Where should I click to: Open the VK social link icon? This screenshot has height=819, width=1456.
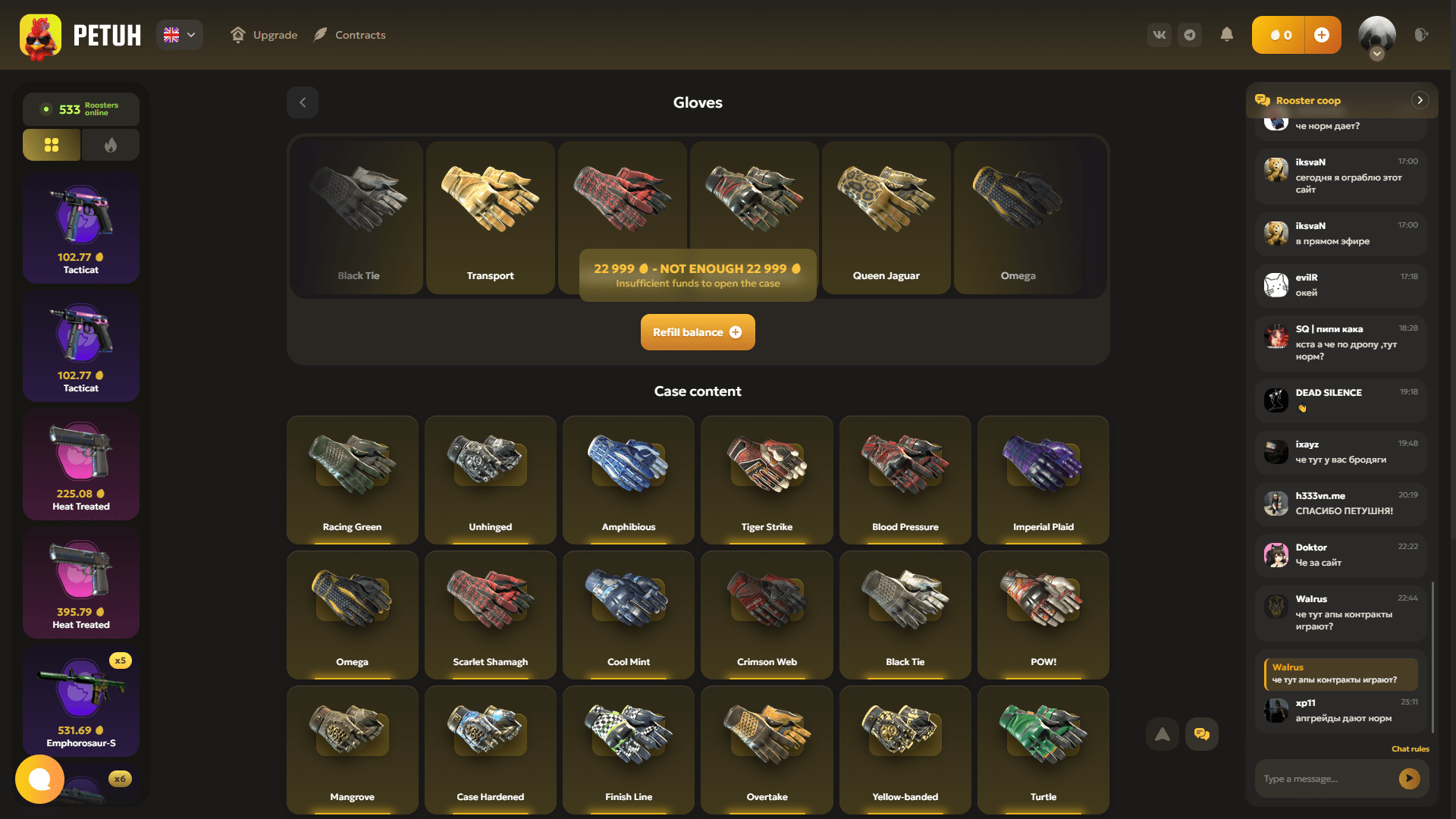click(x=1159, y=34)
